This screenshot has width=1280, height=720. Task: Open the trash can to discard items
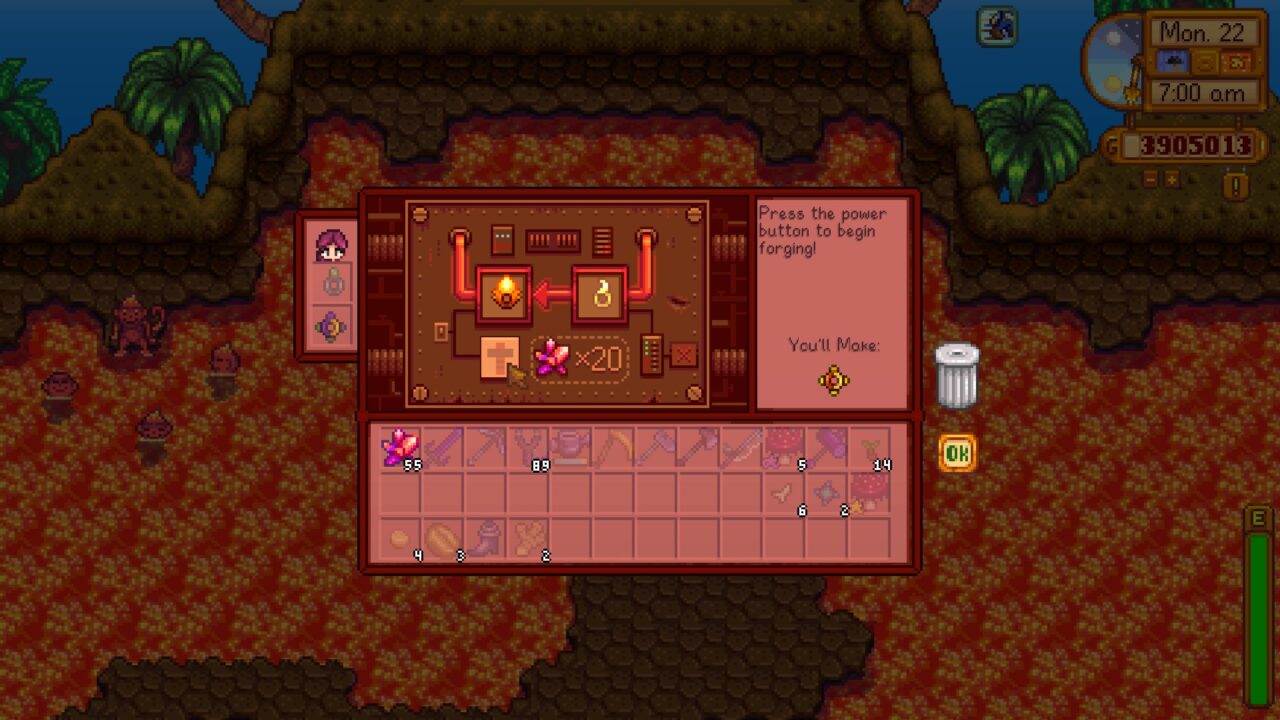pos(958,375)
